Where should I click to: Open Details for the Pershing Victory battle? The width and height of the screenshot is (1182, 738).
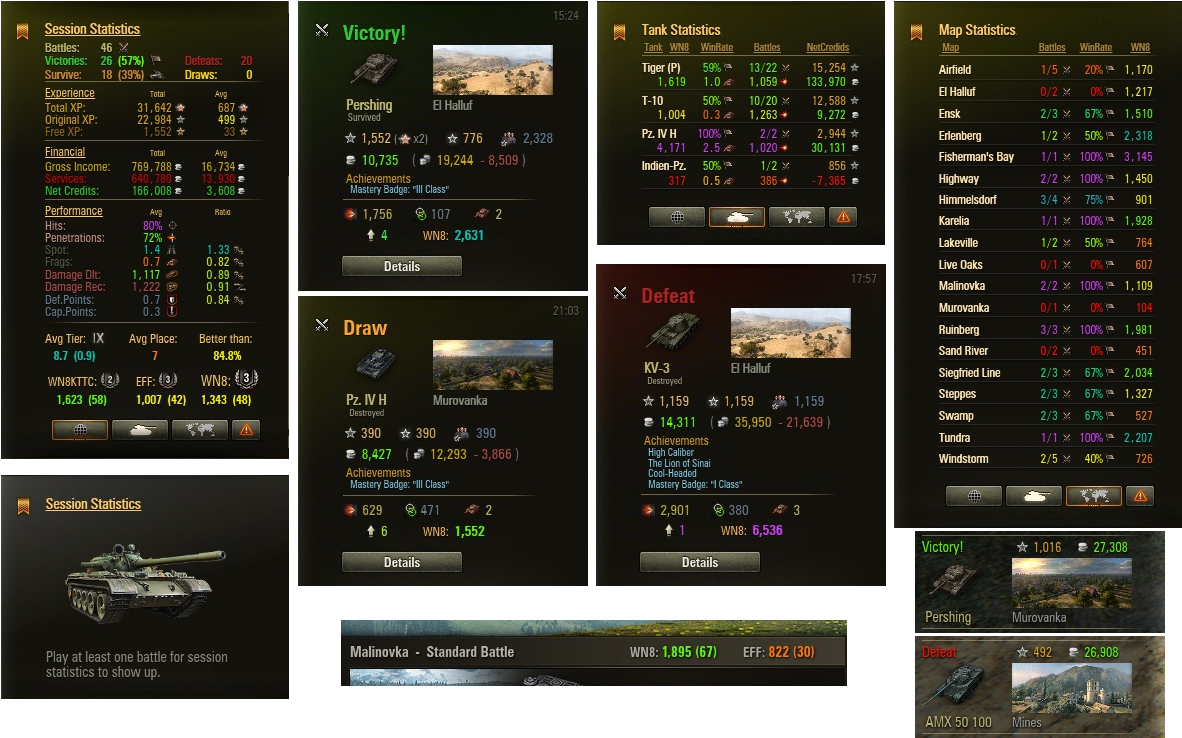point(402,266)
